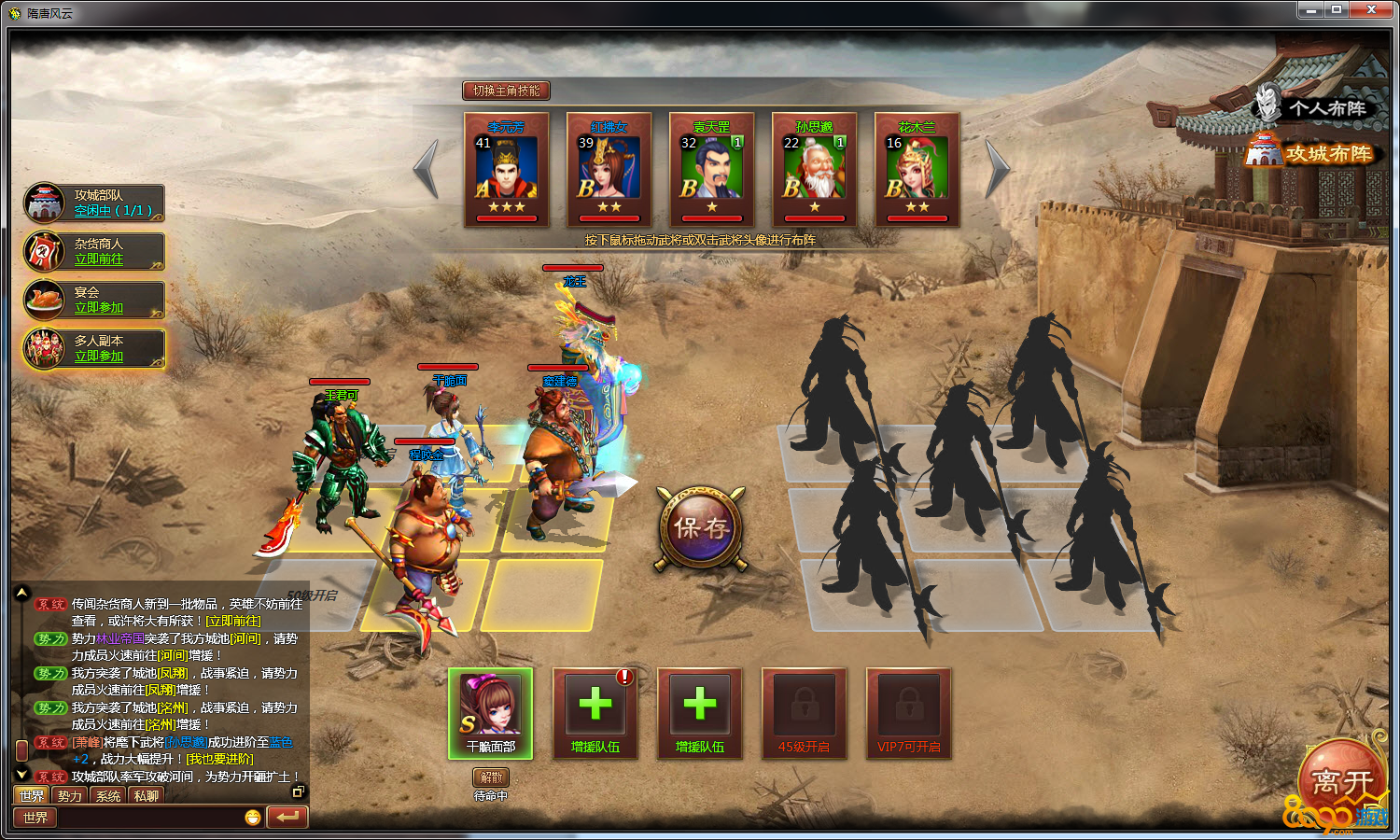The image size is (1400, 840).
Task: Join the 宴会 banquet event
Action: pyautogui.click(x=98, y=308)
